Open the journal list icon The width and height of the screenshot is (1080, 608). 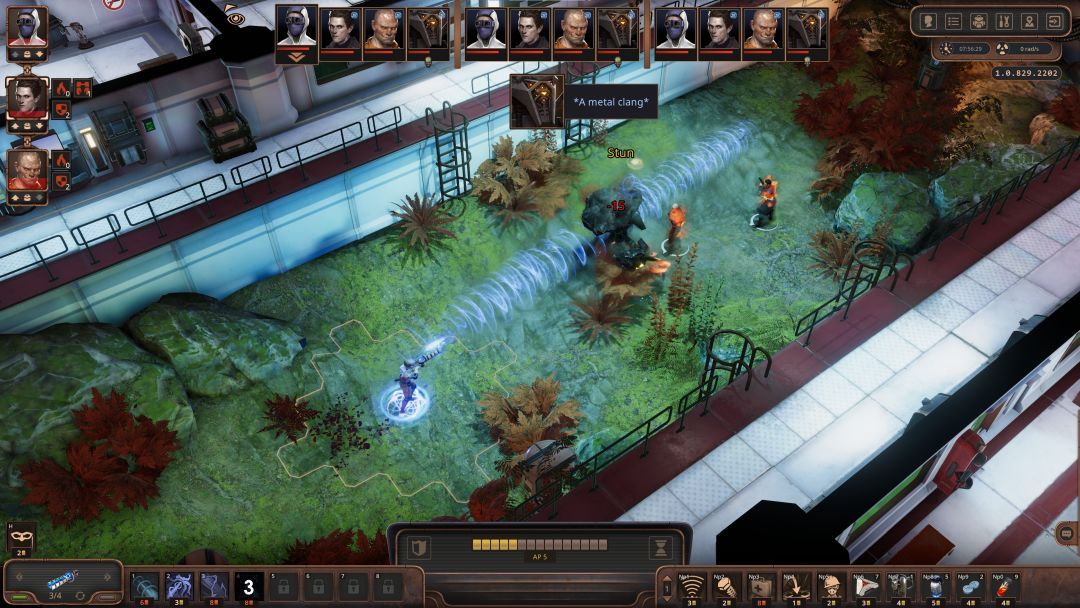click(x=953, y=21)
